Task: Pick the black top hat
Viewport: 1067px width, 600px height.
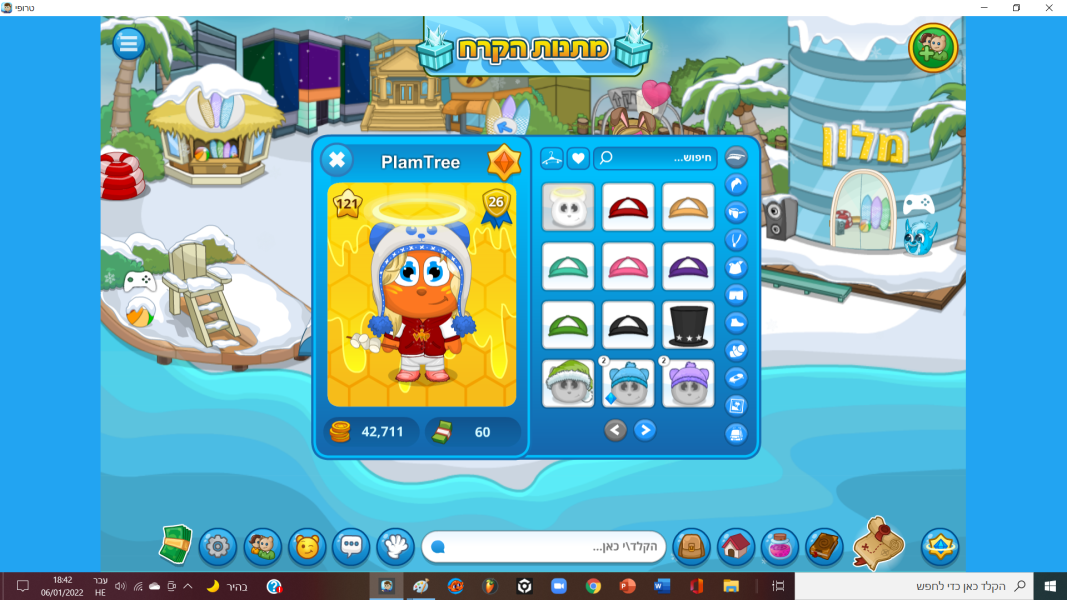Action: 688,325
